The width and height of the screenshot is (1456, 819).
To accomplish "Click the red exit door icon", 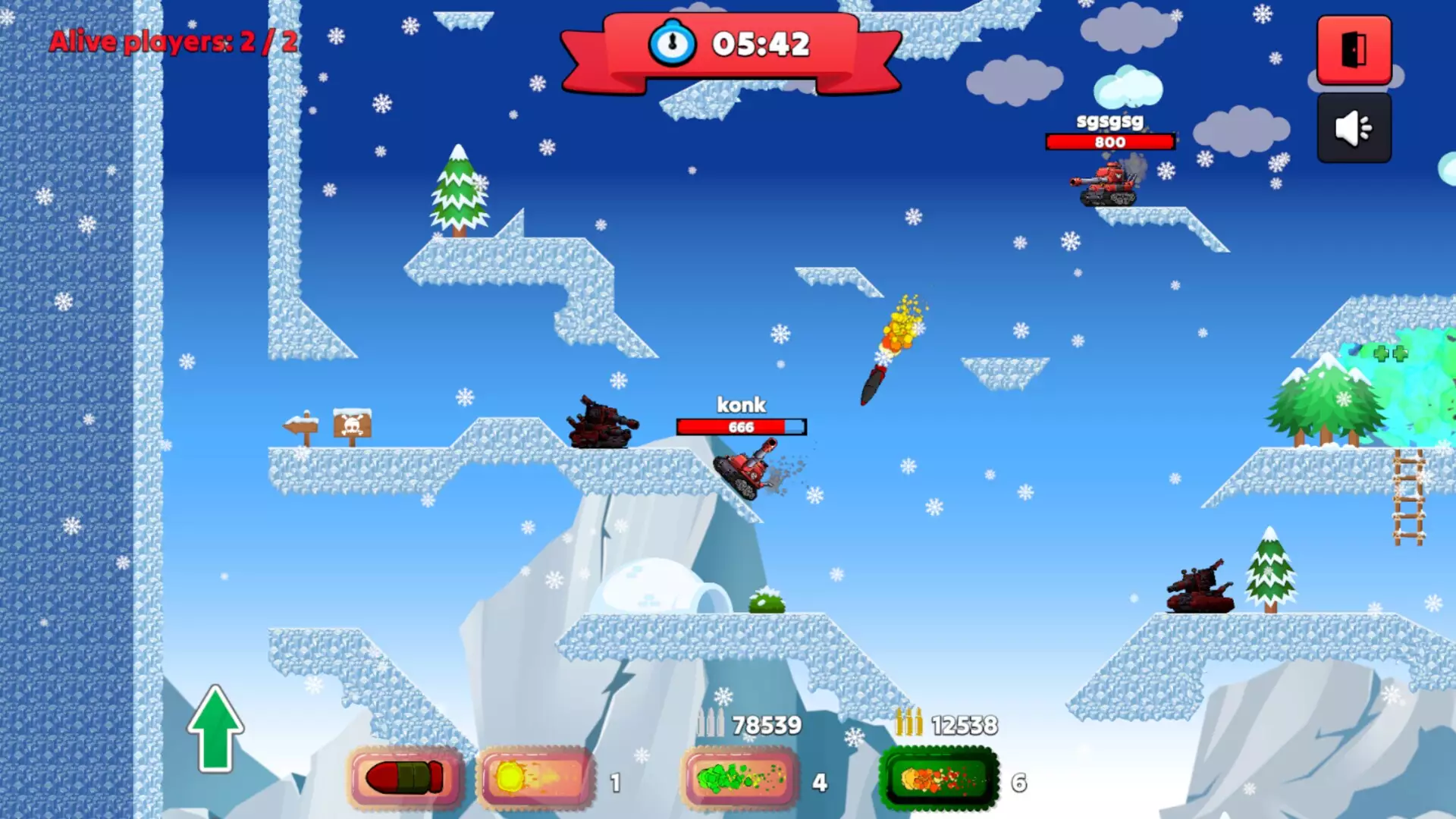I will (1353, 49).
